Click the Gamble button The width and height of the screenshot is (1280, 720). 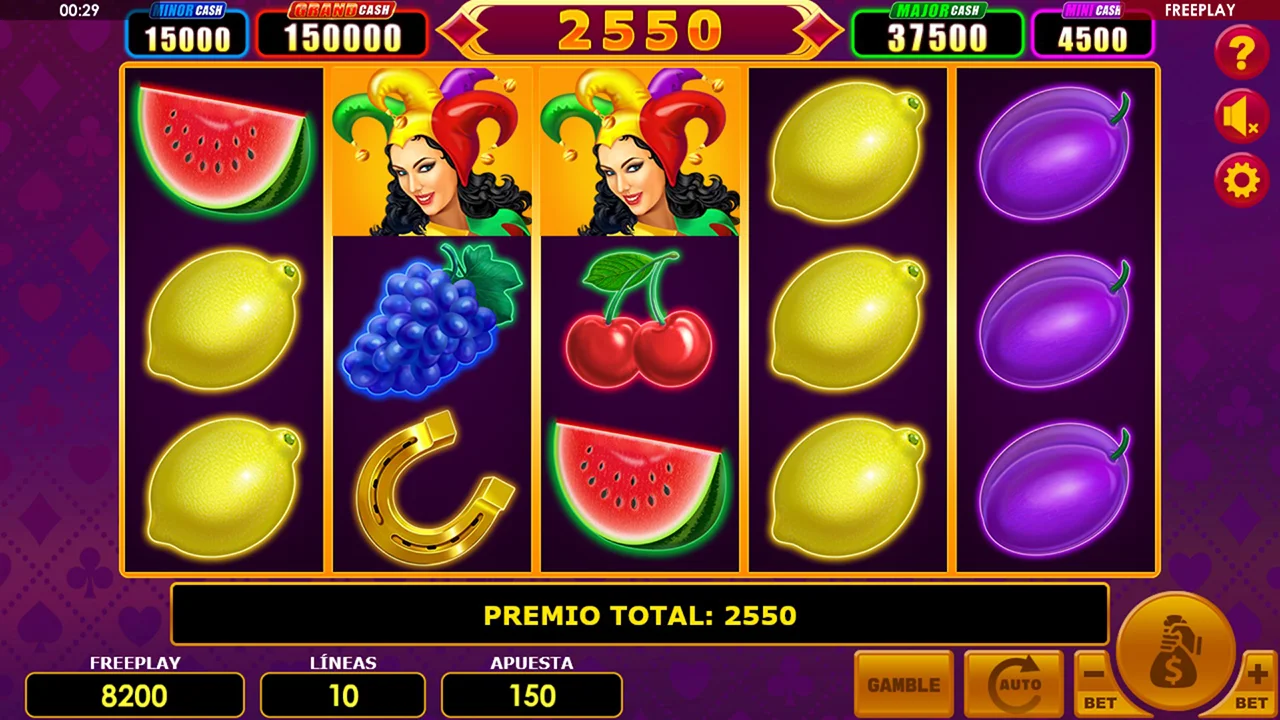(x=904, y=685)
